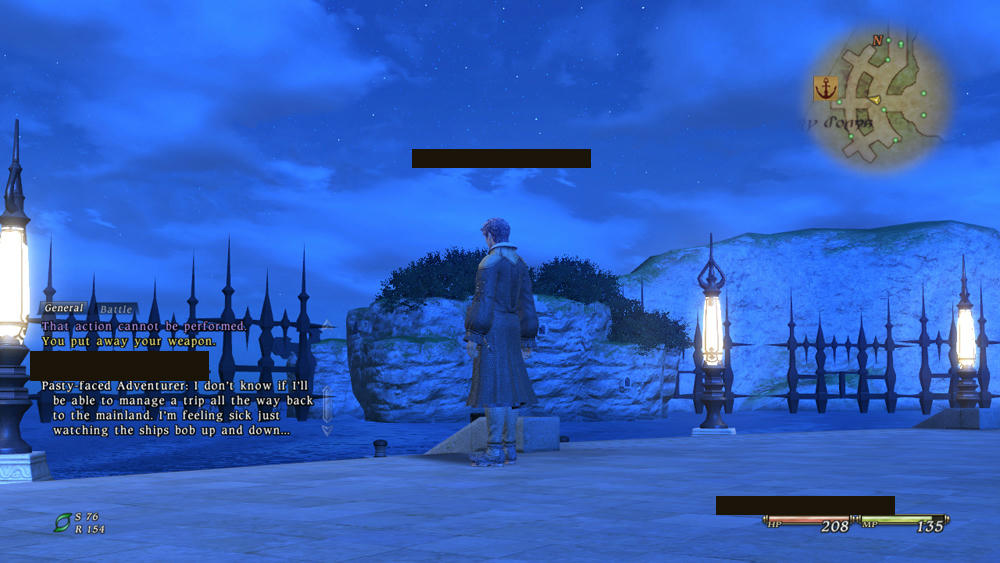Select the General chat log tab
Image resolution: width=1000 pixels, height=563 pixels.
64,308
